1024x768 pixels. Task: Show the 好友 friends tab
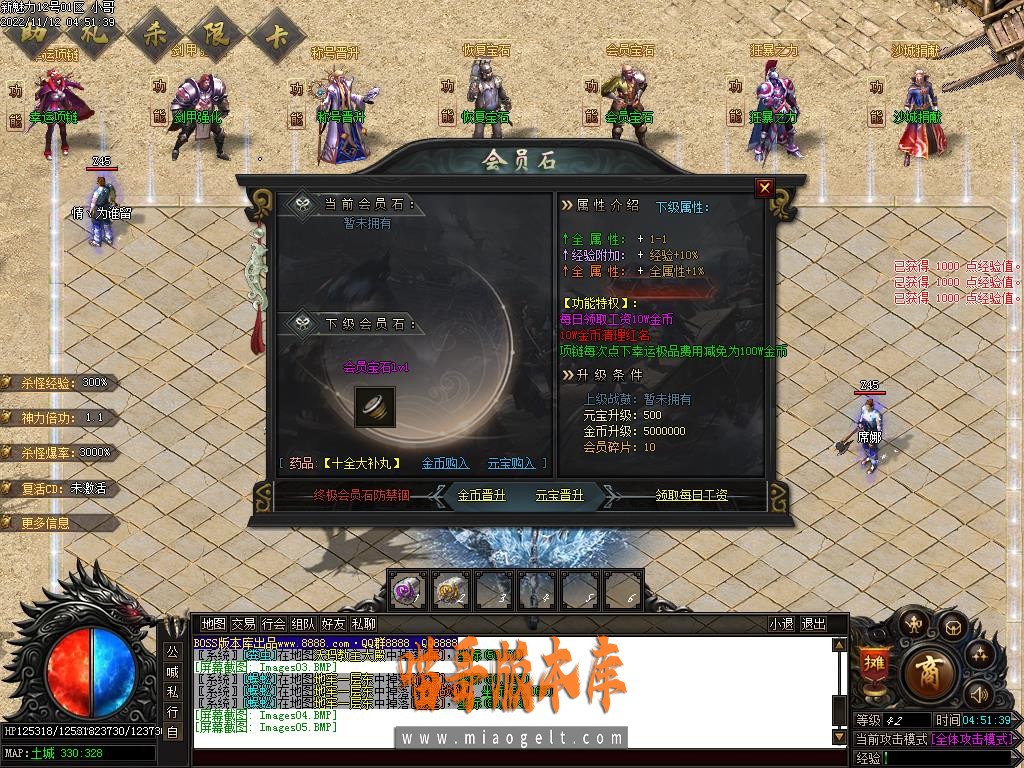tap(333, 624)
